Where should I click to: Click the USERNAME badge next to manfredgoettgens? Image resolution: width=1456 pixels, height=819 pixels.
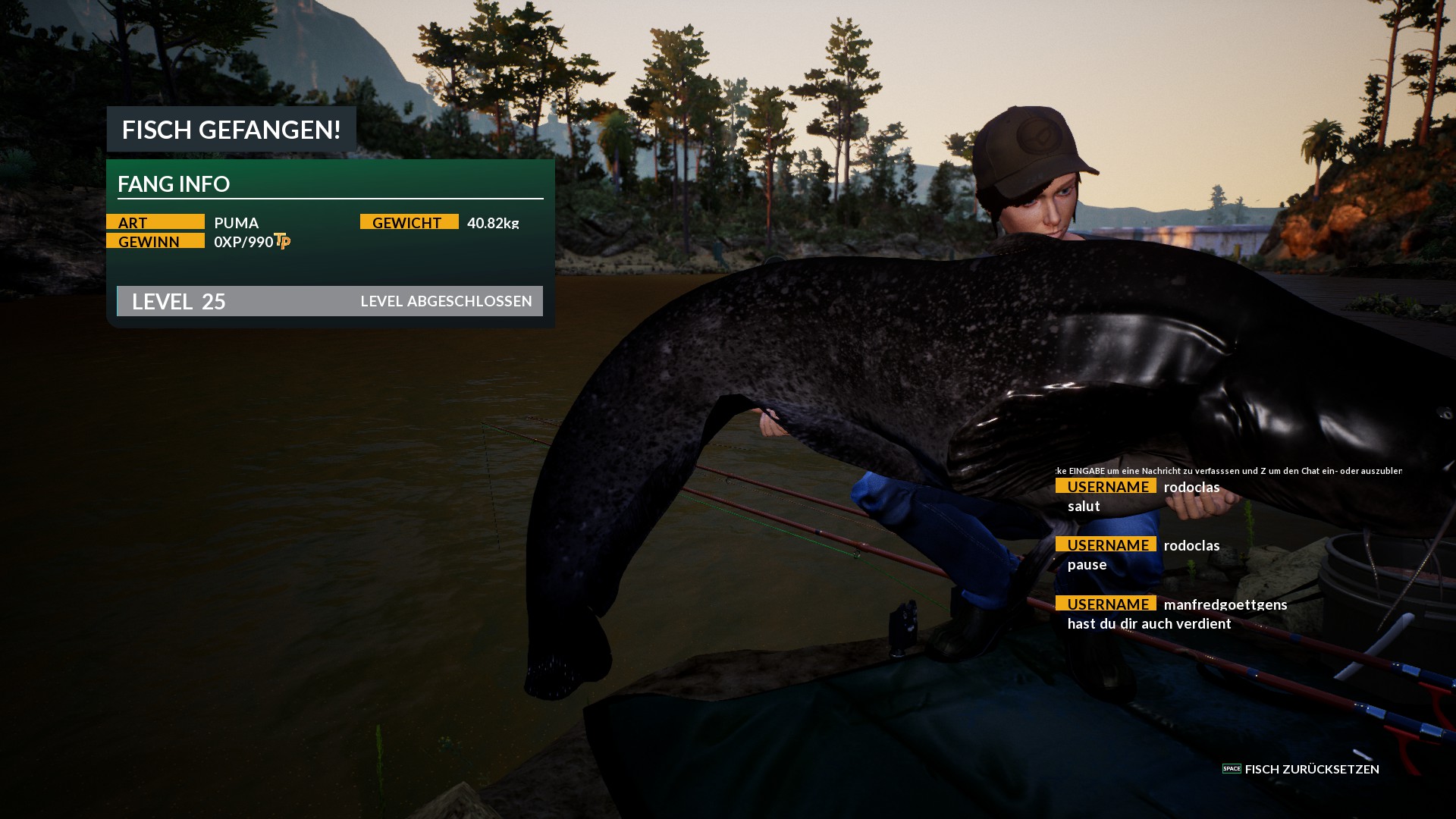[x=1106, y=604]
